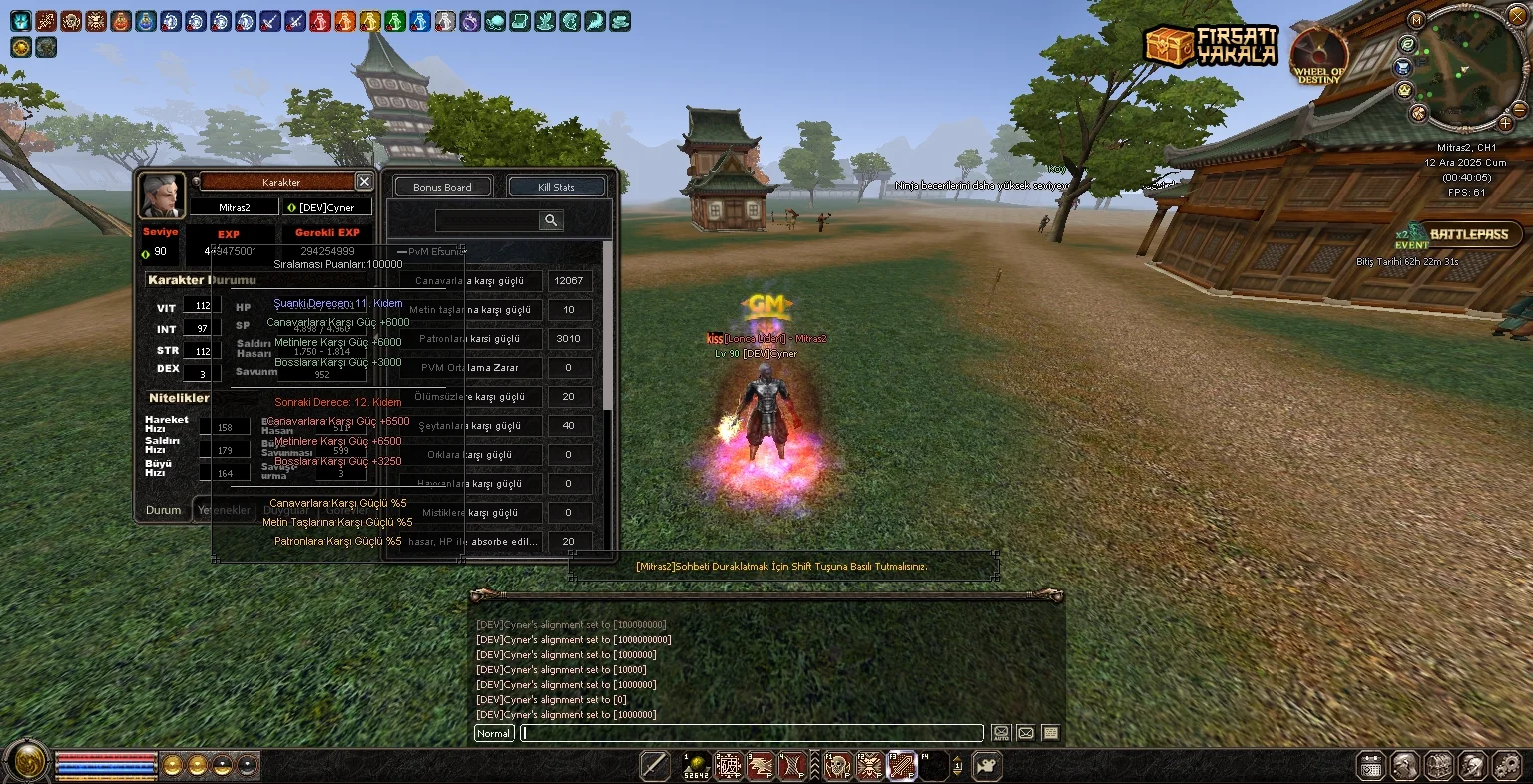Open the world map via the M button
Viewport: 1533px width, 784px height.
(1416, 20)
